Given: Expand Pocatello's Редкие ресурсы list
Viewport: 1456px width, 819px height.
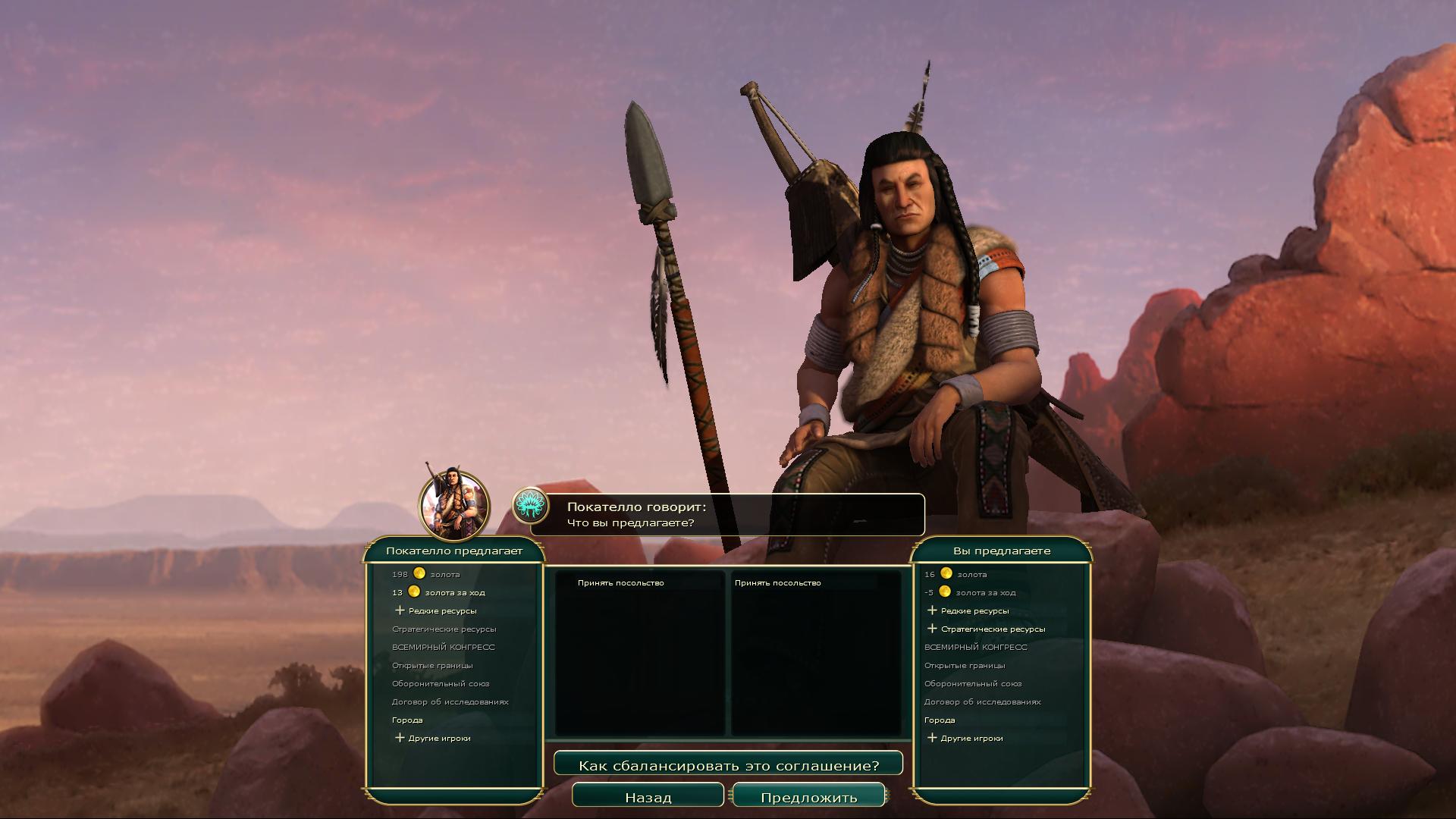Looking at the screenshot, I should 436,610.
